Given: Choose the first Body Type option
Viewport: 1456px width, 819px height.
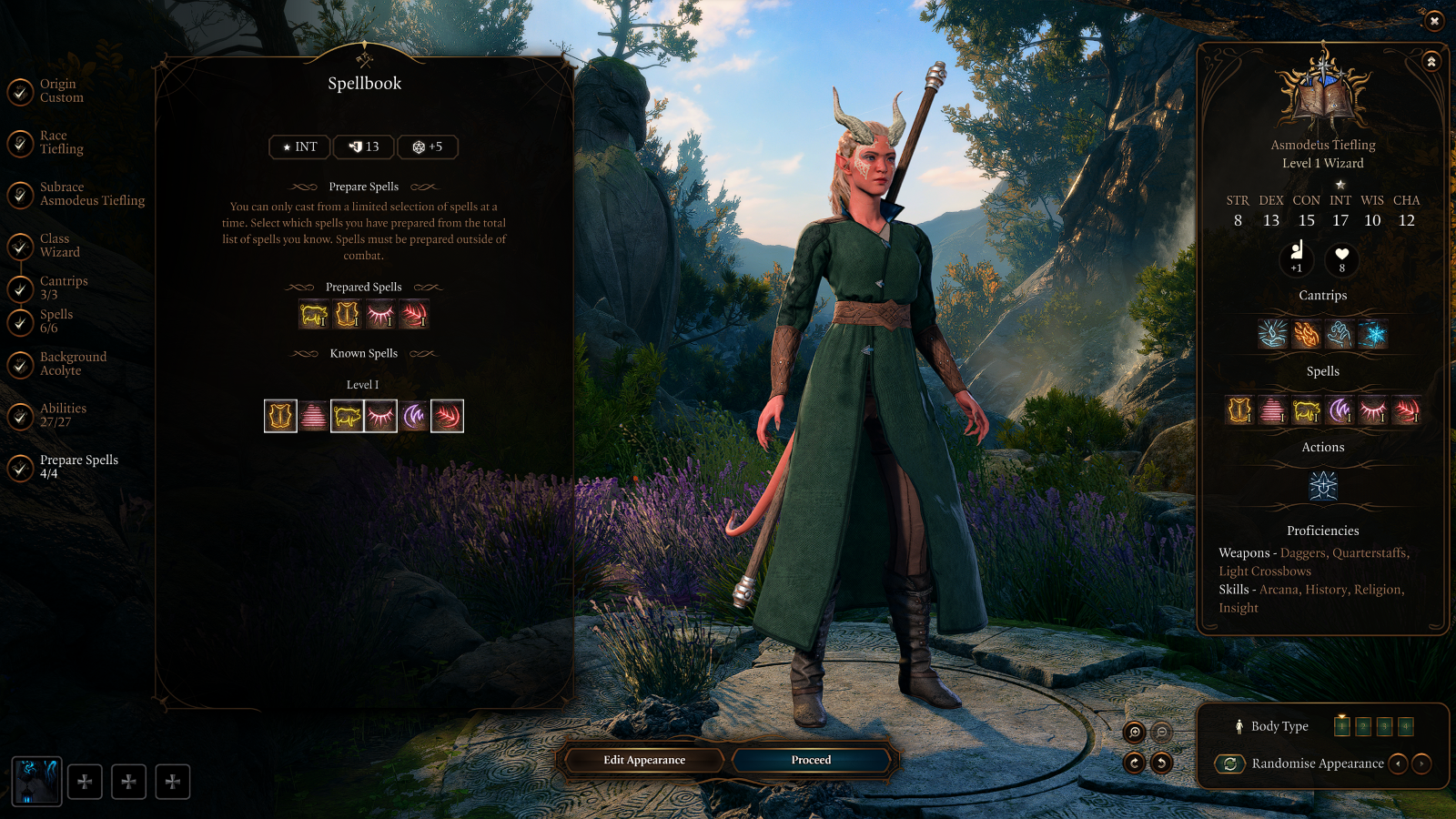Looking at the screenshot, I should (x=1341, y=726).
